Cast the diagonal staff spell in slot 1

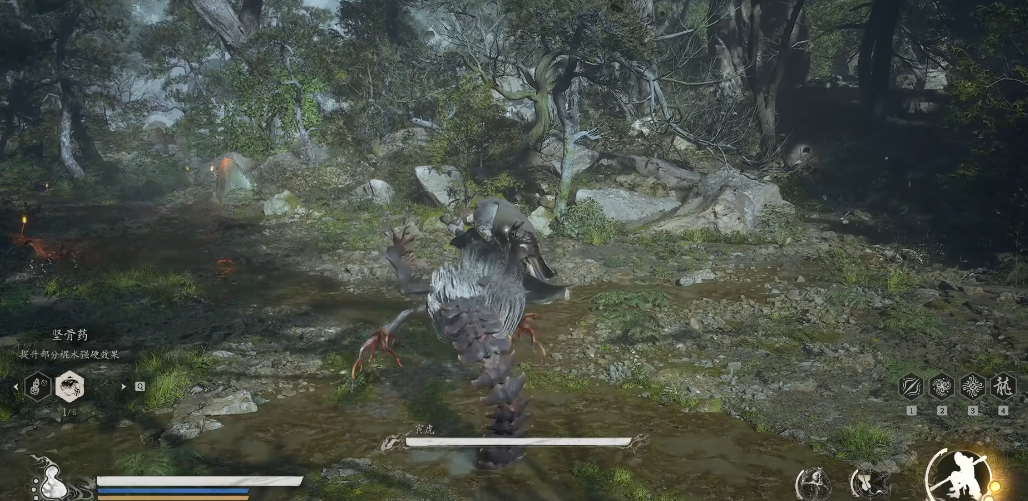(x=911, y=387)
